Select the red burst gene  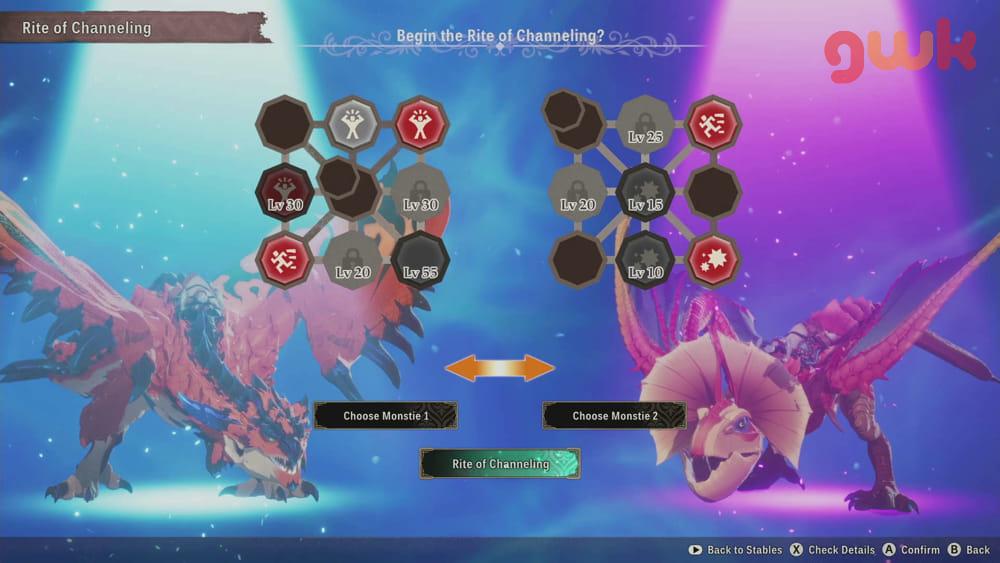click(x=714, y=260)
